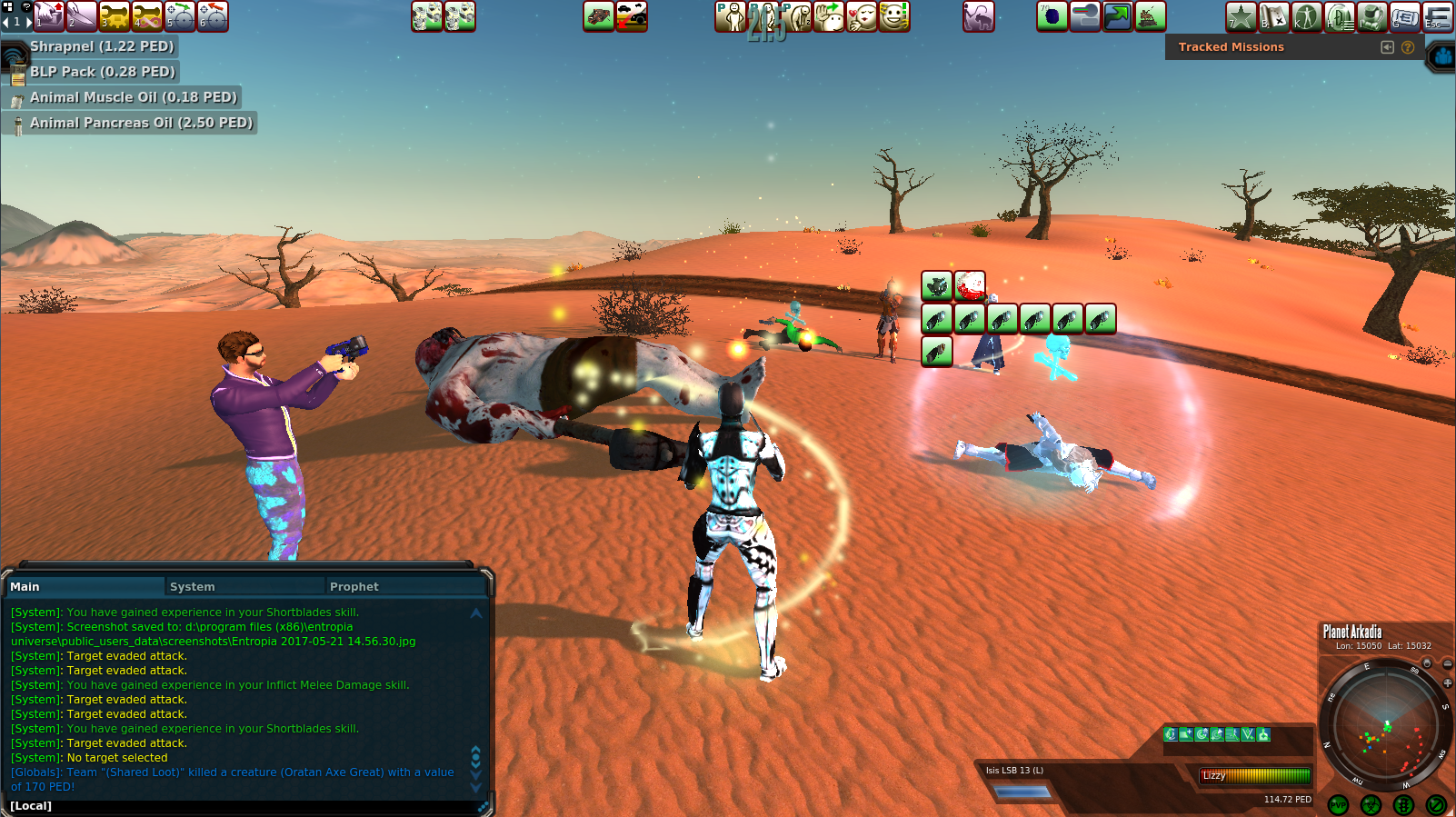
Task: Open Tracked Missions help question mark
Action: (1408, 47)
